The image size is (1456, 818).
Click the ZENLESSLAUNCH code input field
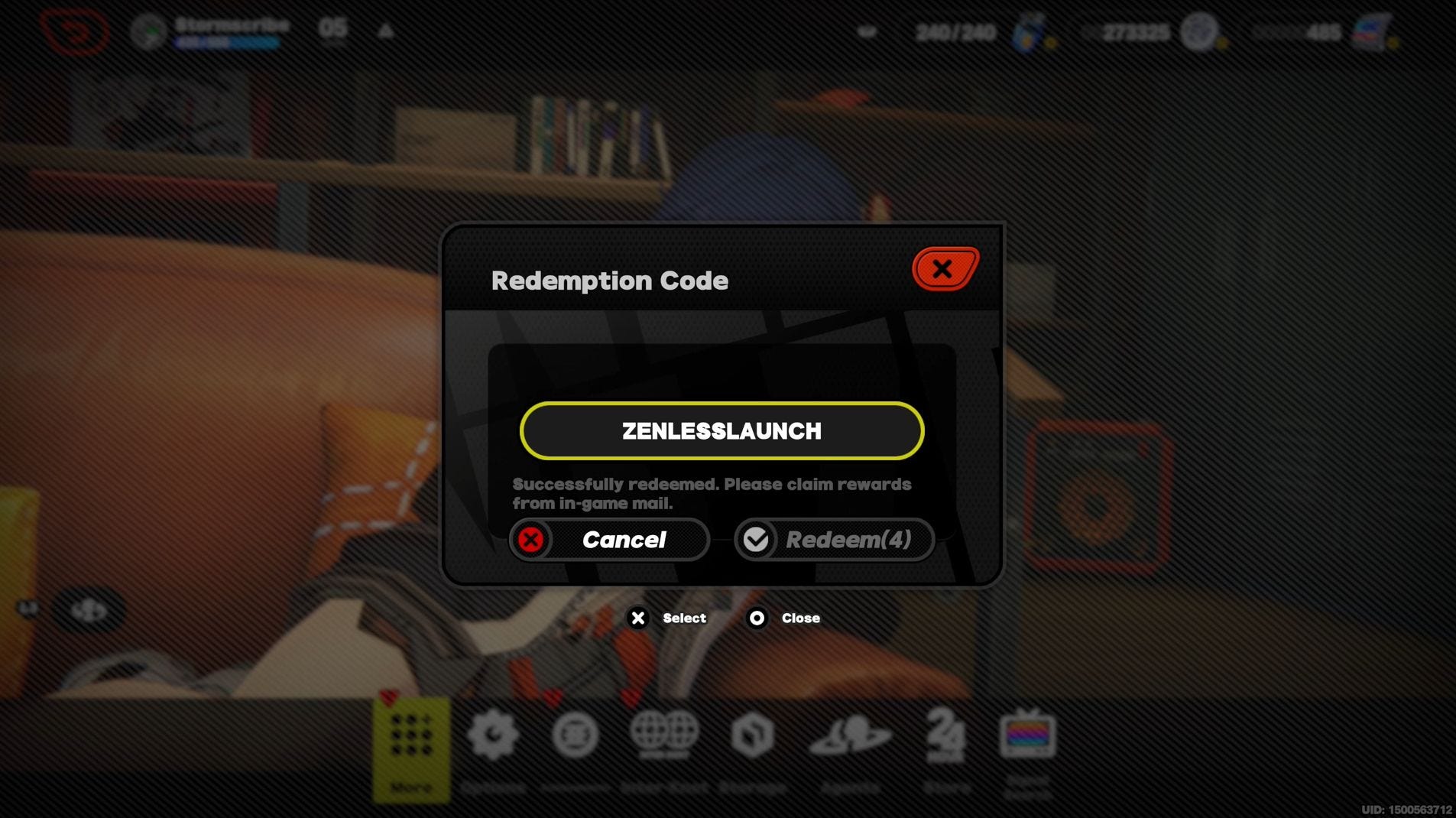point(722,431)
